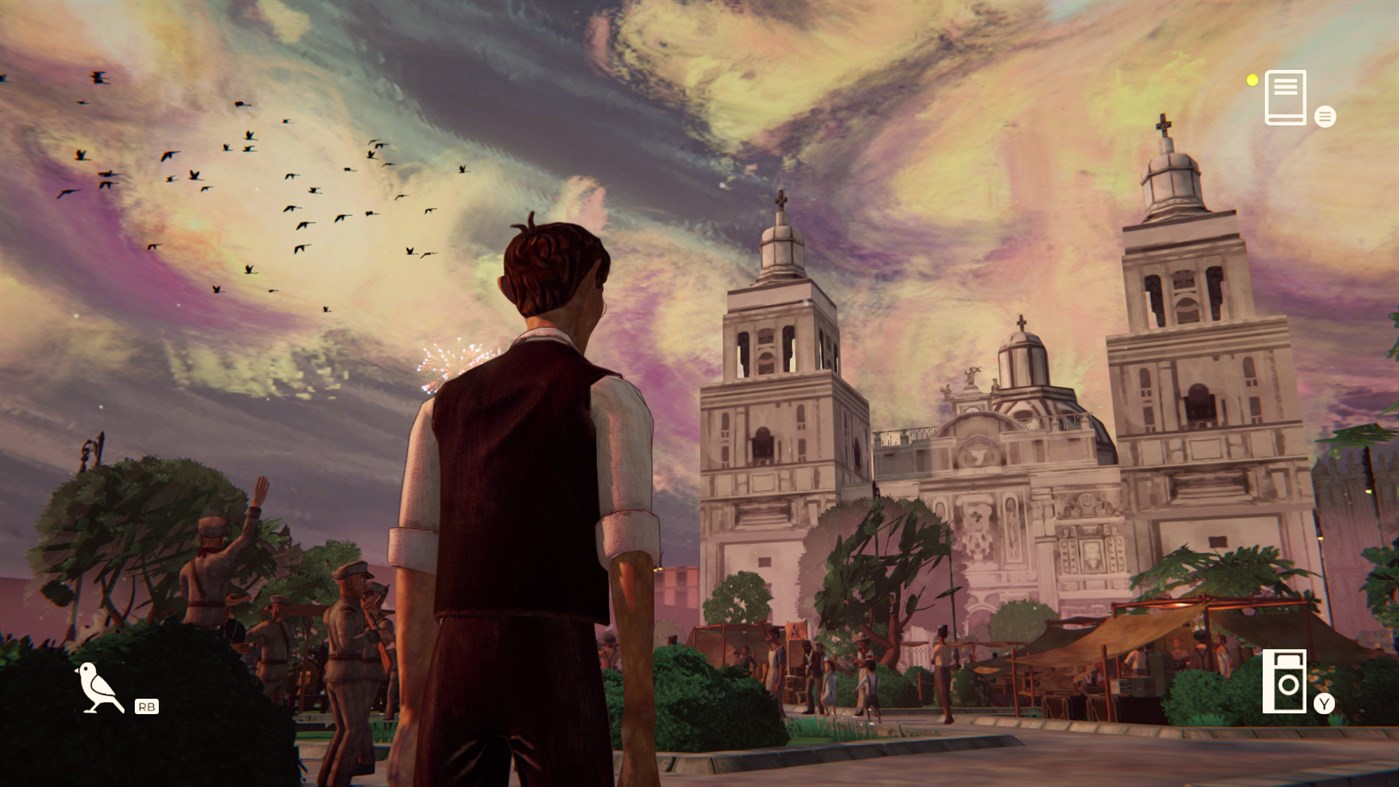This screenshot has height=787, width=1399.
Task: Expand the journal via its circular menu badge
Action: point(1324,116)
